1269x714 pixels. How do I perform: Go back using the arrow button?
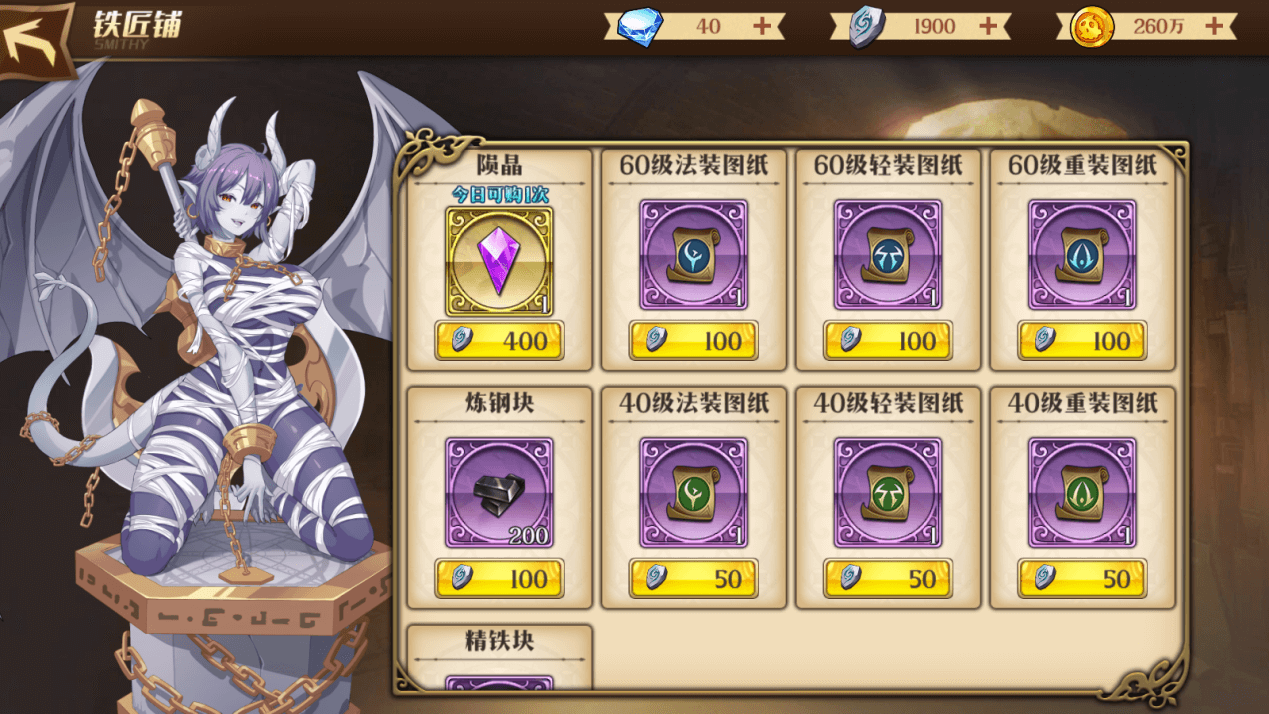pos(36,40)
